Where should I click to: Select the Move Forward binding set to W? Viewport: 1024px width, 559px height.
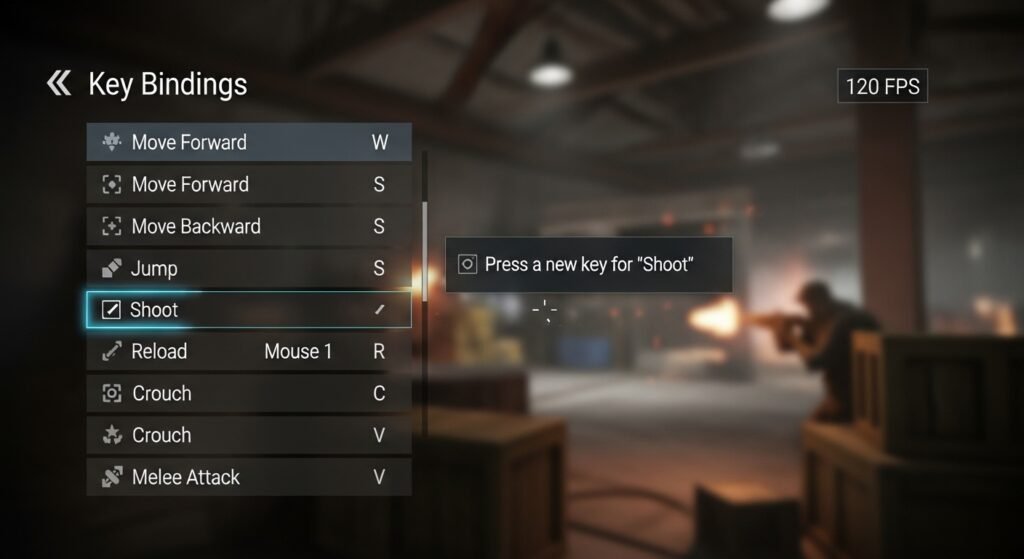tap(248, 142)
